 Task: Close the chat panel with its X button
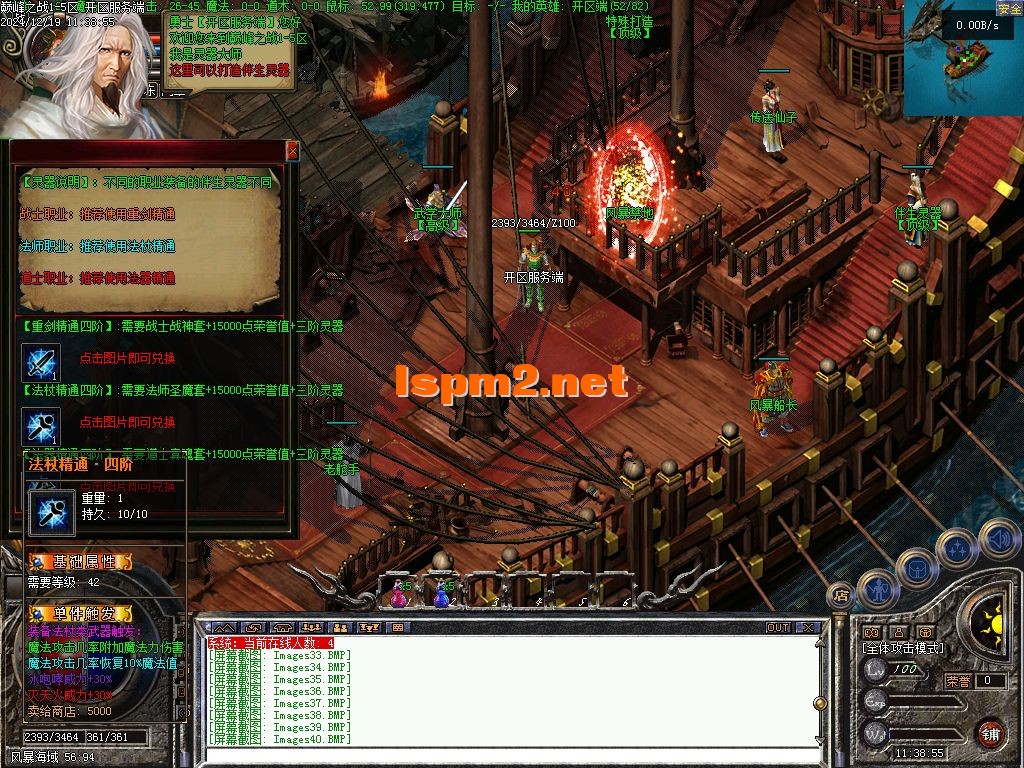tap(807, 628)
